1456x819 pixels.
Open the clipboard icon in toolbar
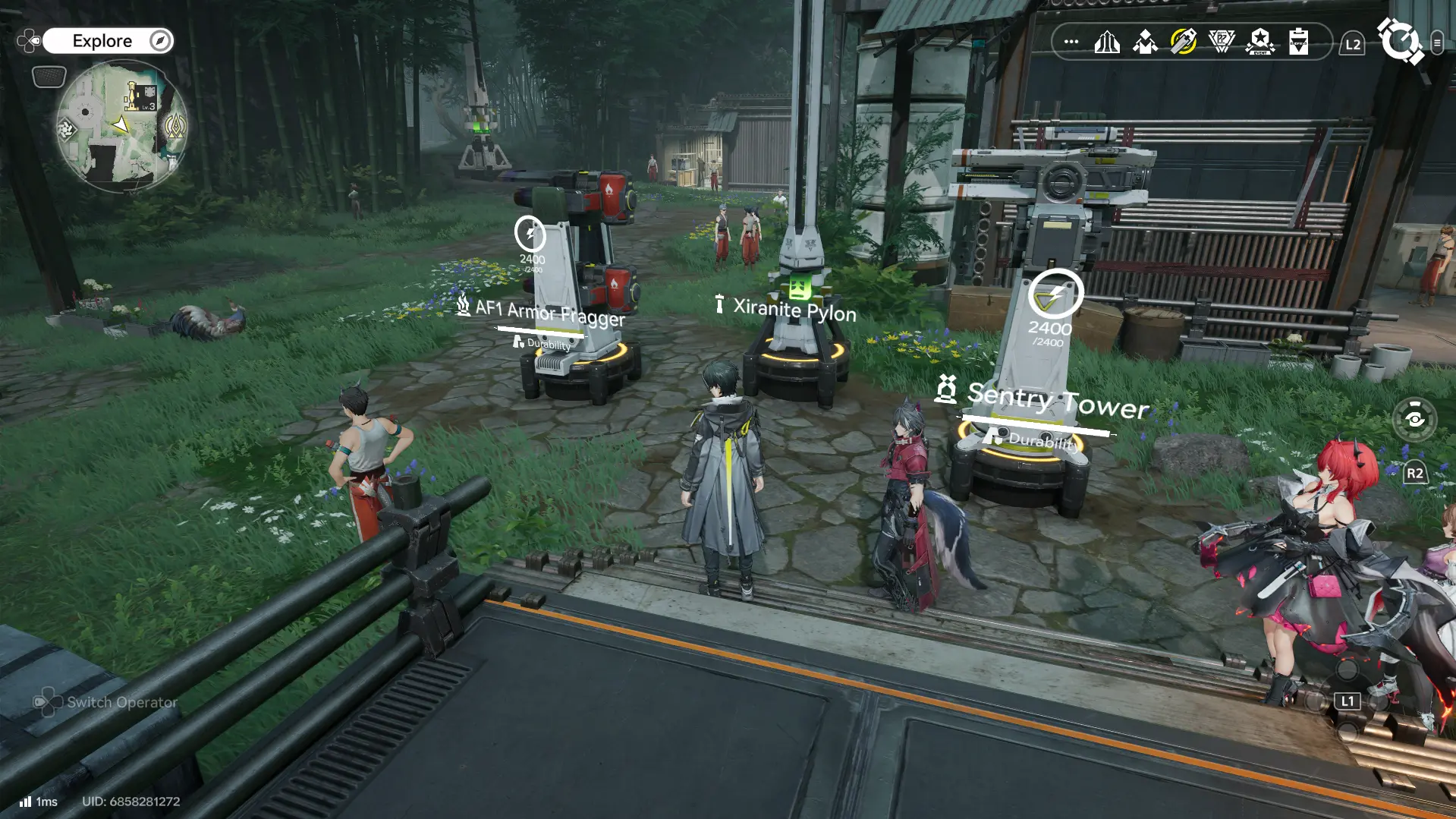tap(1298, 42)
